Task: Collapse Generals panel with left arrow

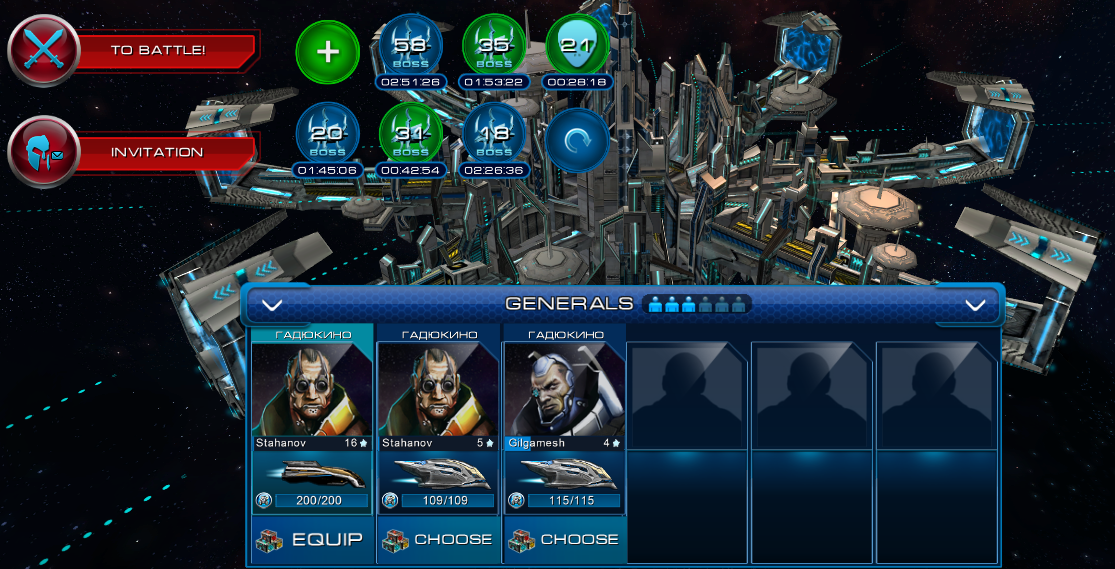Action: coord(272,305)
